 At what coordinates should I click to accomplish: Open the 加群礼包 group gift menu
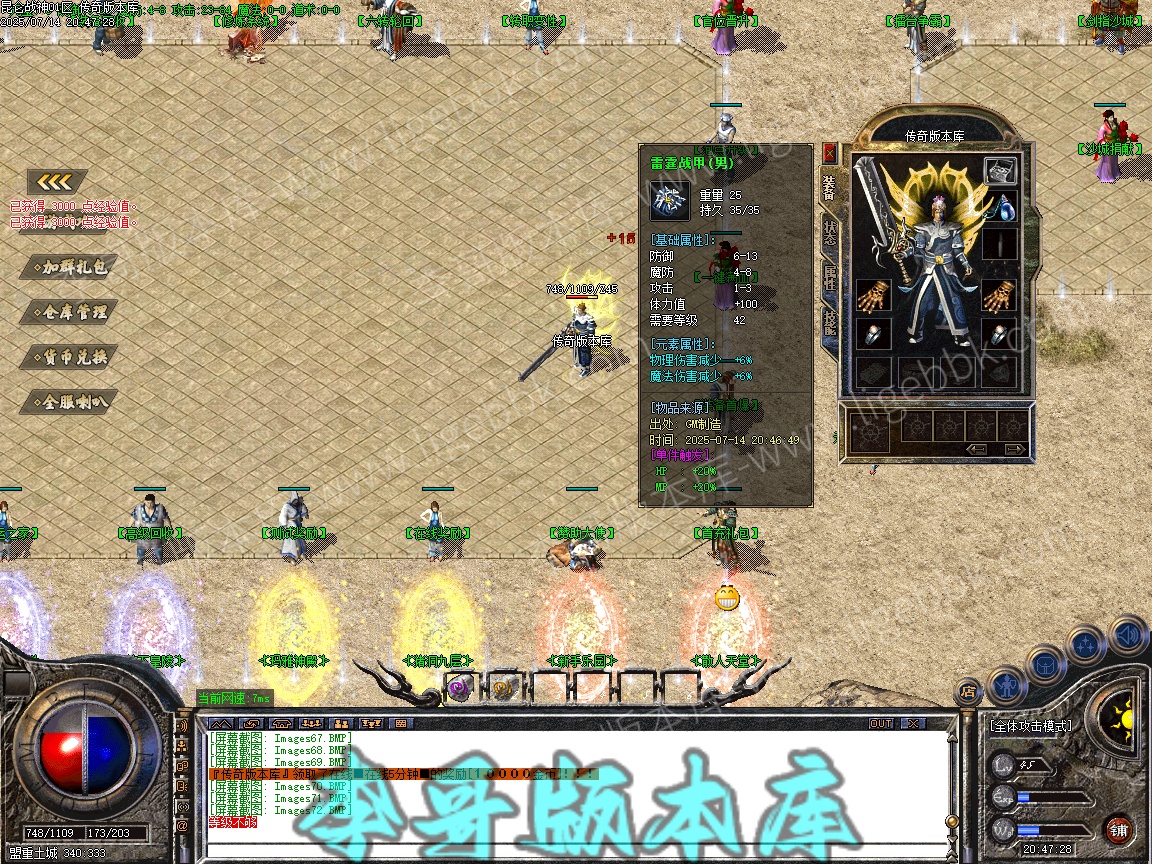click(70, 267)
